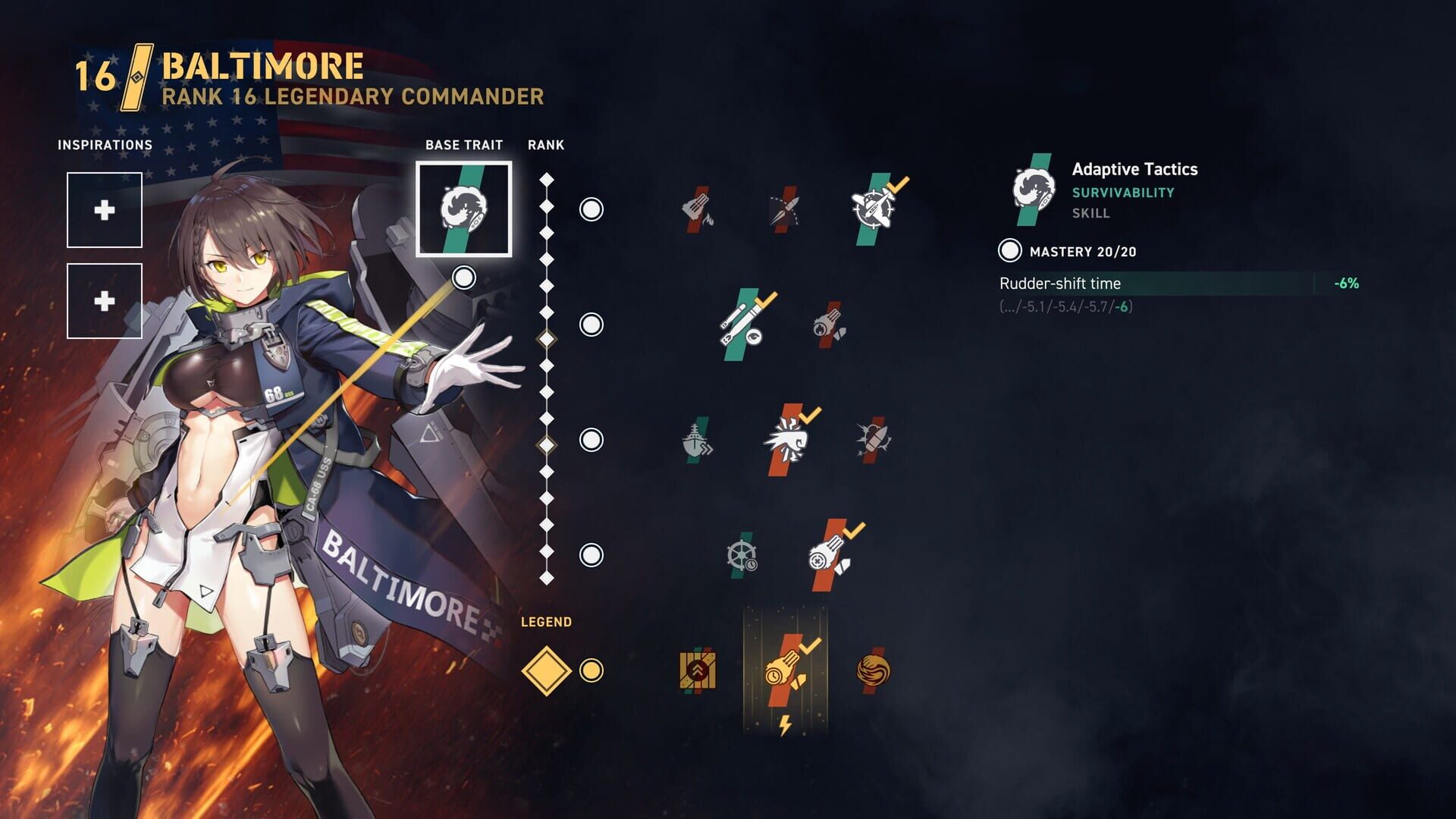Viewport: 1456px width, 819px height.
Task: Select the Mastery 20/20 radio circle
Action: click(x=1009, y=248)
